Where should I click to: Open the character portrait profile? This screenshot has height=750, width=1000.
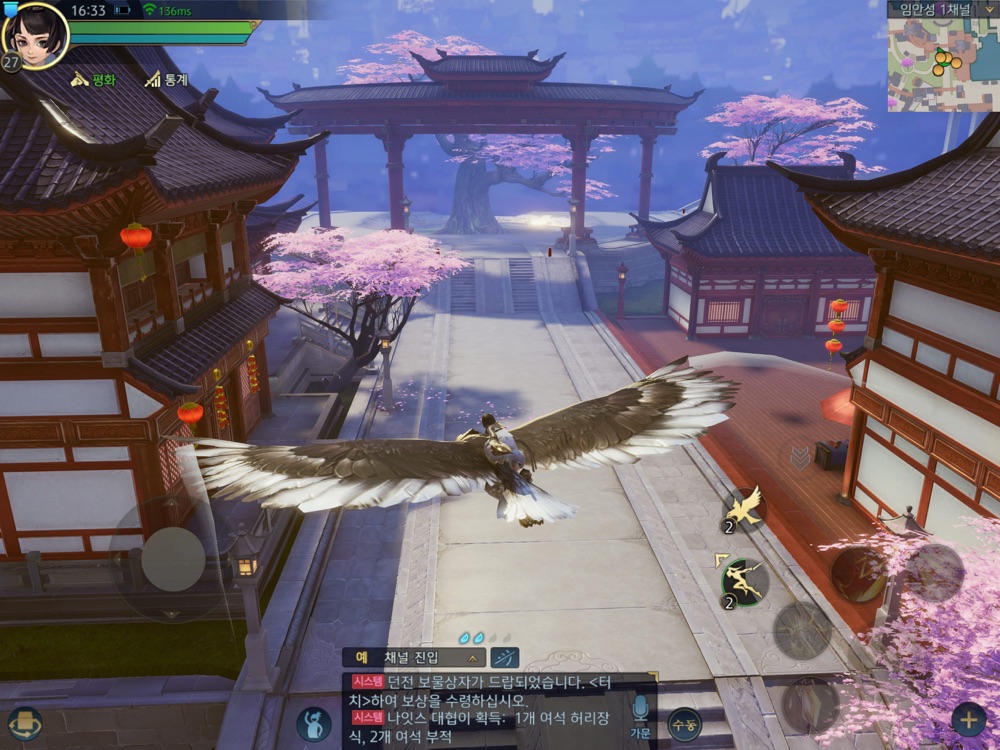coord(35,35)
